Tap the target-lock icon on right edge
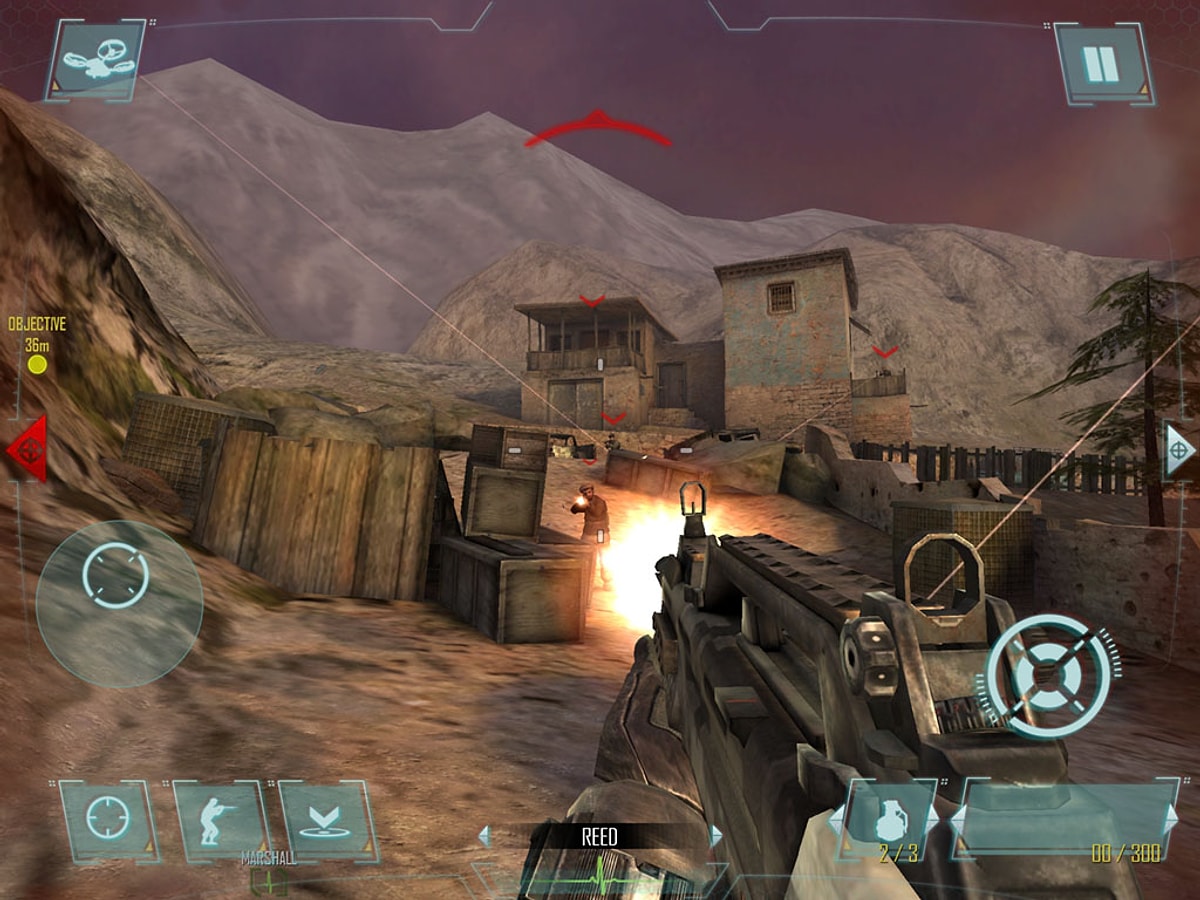The height and width of the screenshot is (900, 1200). tap(1178, 450)
